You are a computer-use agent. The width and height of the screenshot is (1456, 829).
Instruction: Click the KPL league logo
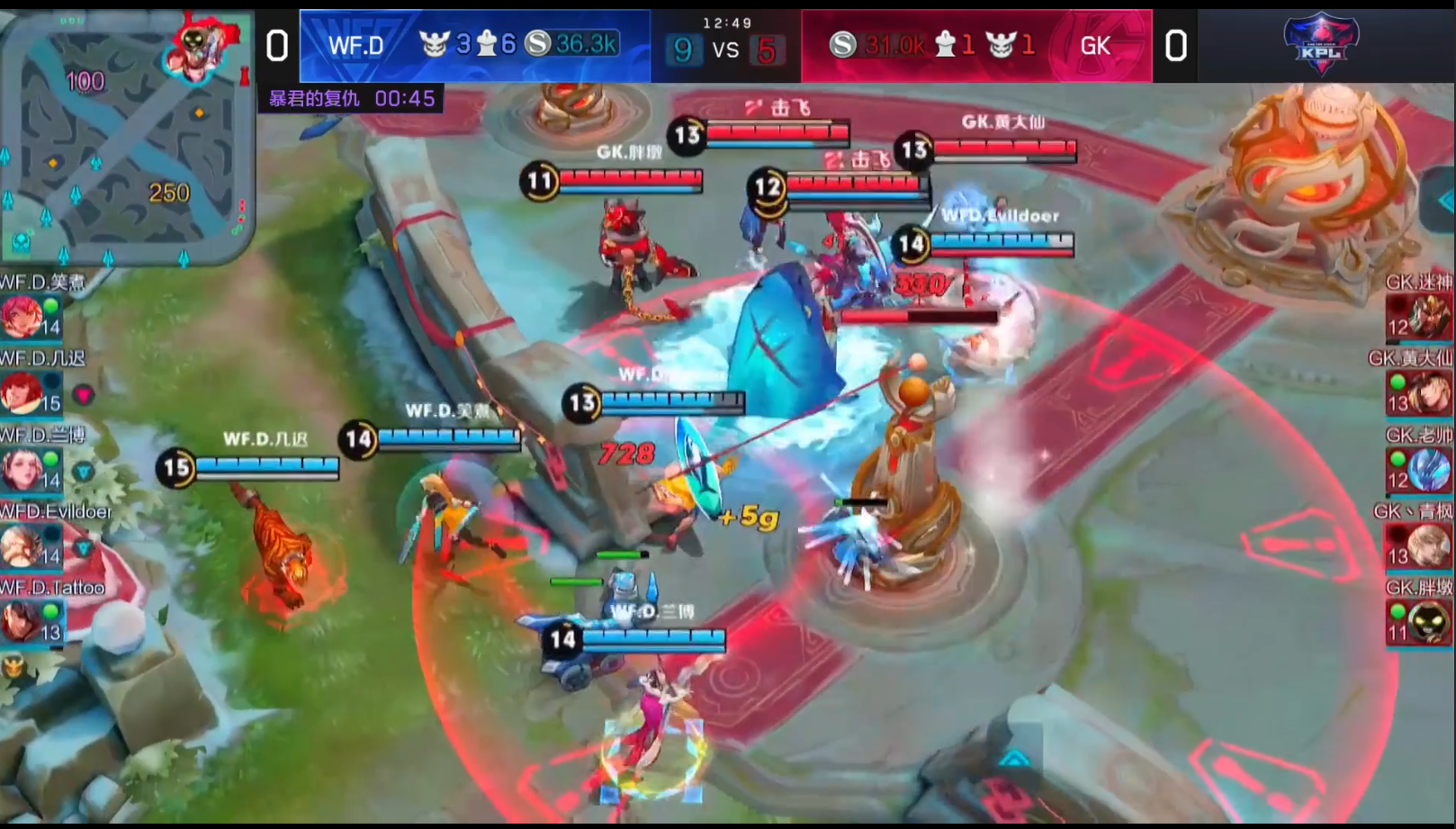pyautogui.click(x=1320, y=43)
